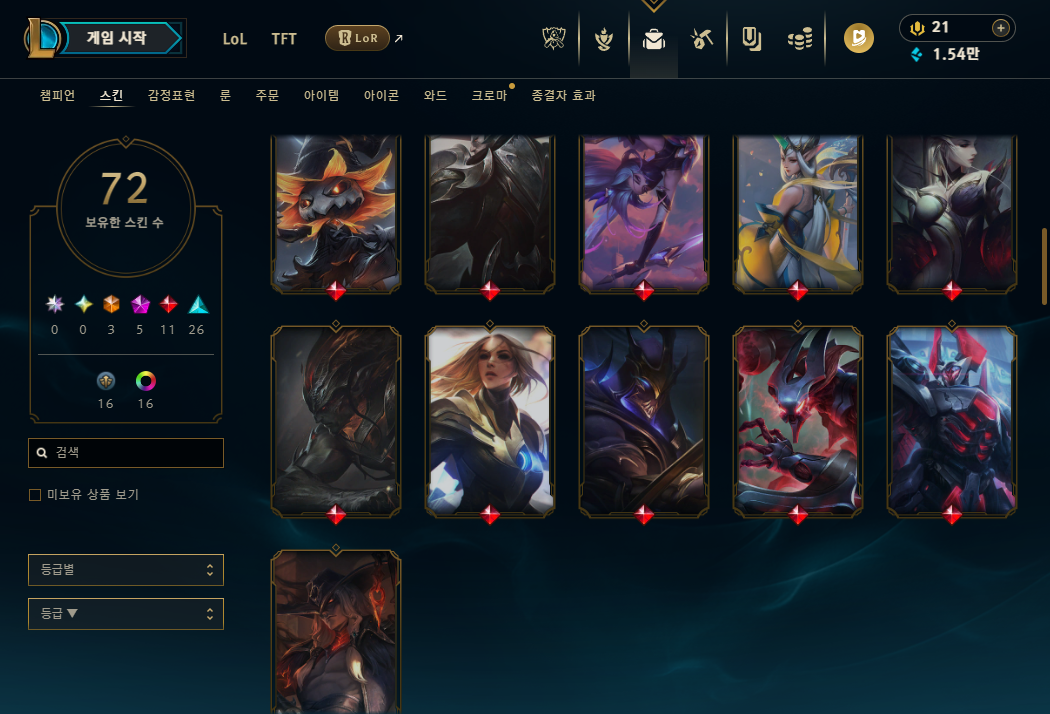Select the blonde woman gold armor skin card

pos(490,420)
